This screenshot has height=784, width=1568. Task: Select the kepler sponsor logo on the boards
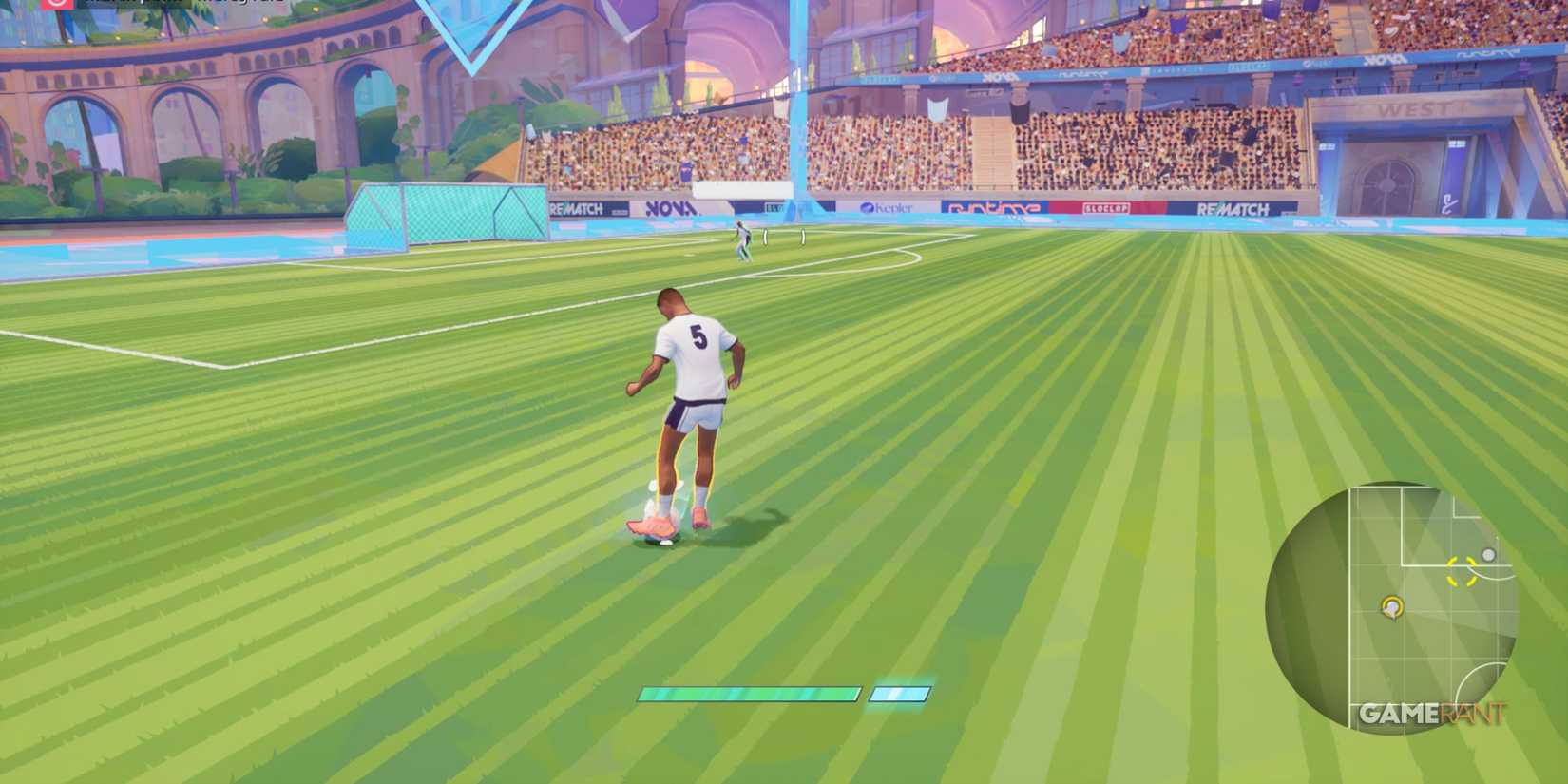(886, 208)
